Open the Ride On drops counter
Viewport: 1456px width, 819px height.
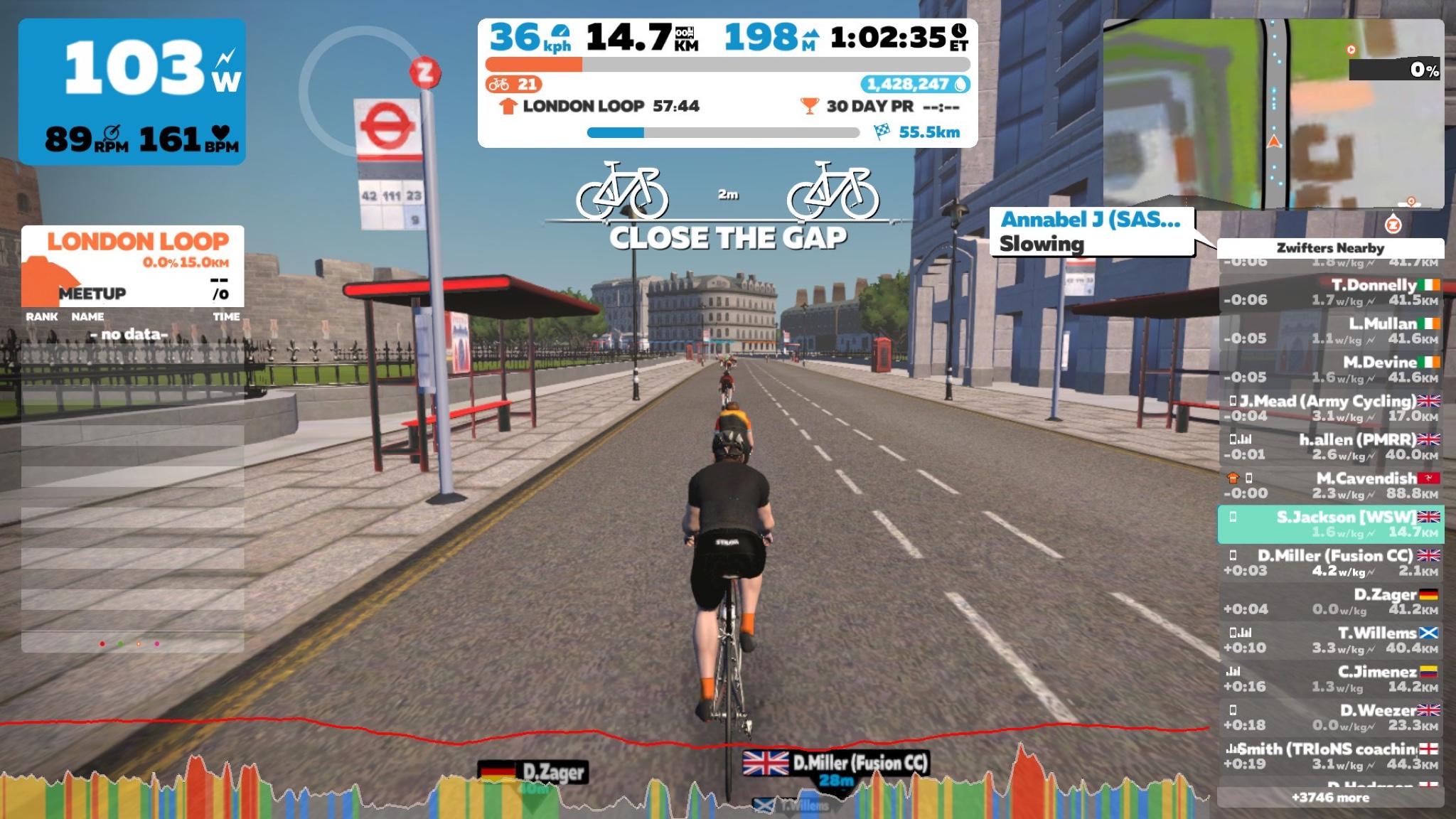pos(916,85)
